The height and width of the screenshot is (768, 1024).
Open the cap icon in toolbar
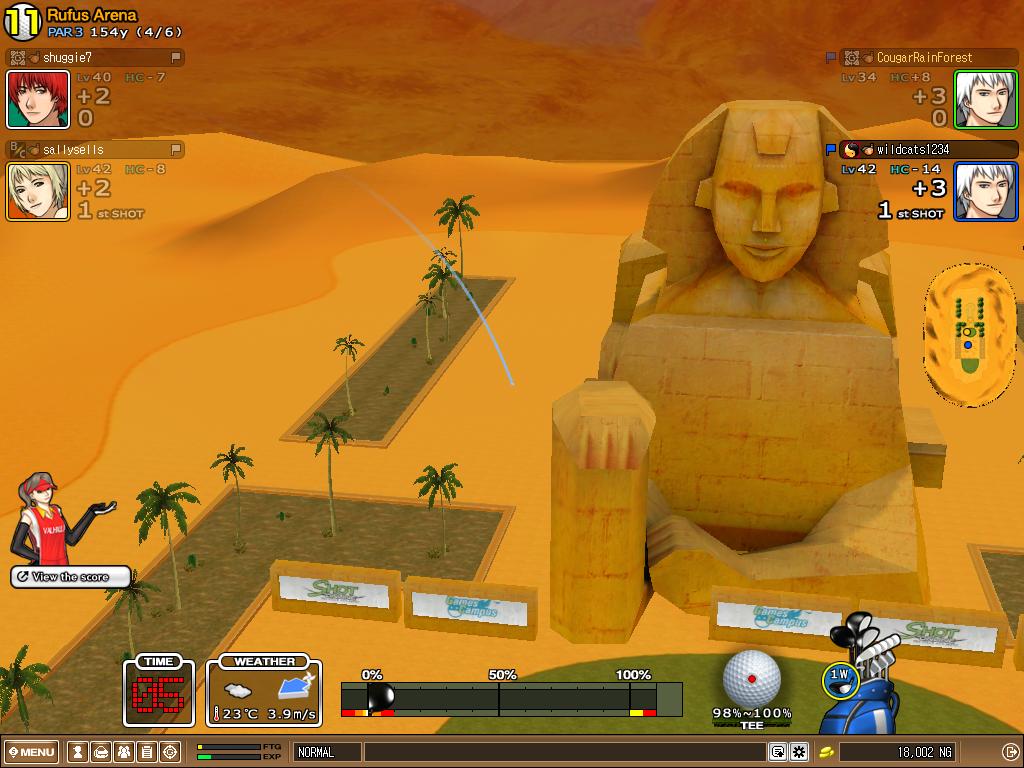pyautogui.click(x=100, y=752)
